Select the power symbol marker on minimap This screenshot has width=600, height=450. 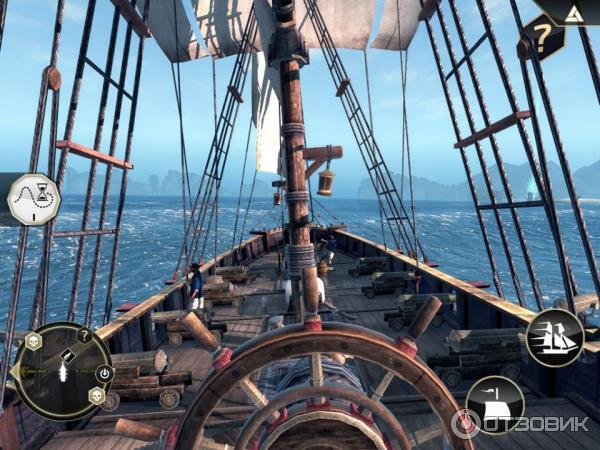coord(103,372)
